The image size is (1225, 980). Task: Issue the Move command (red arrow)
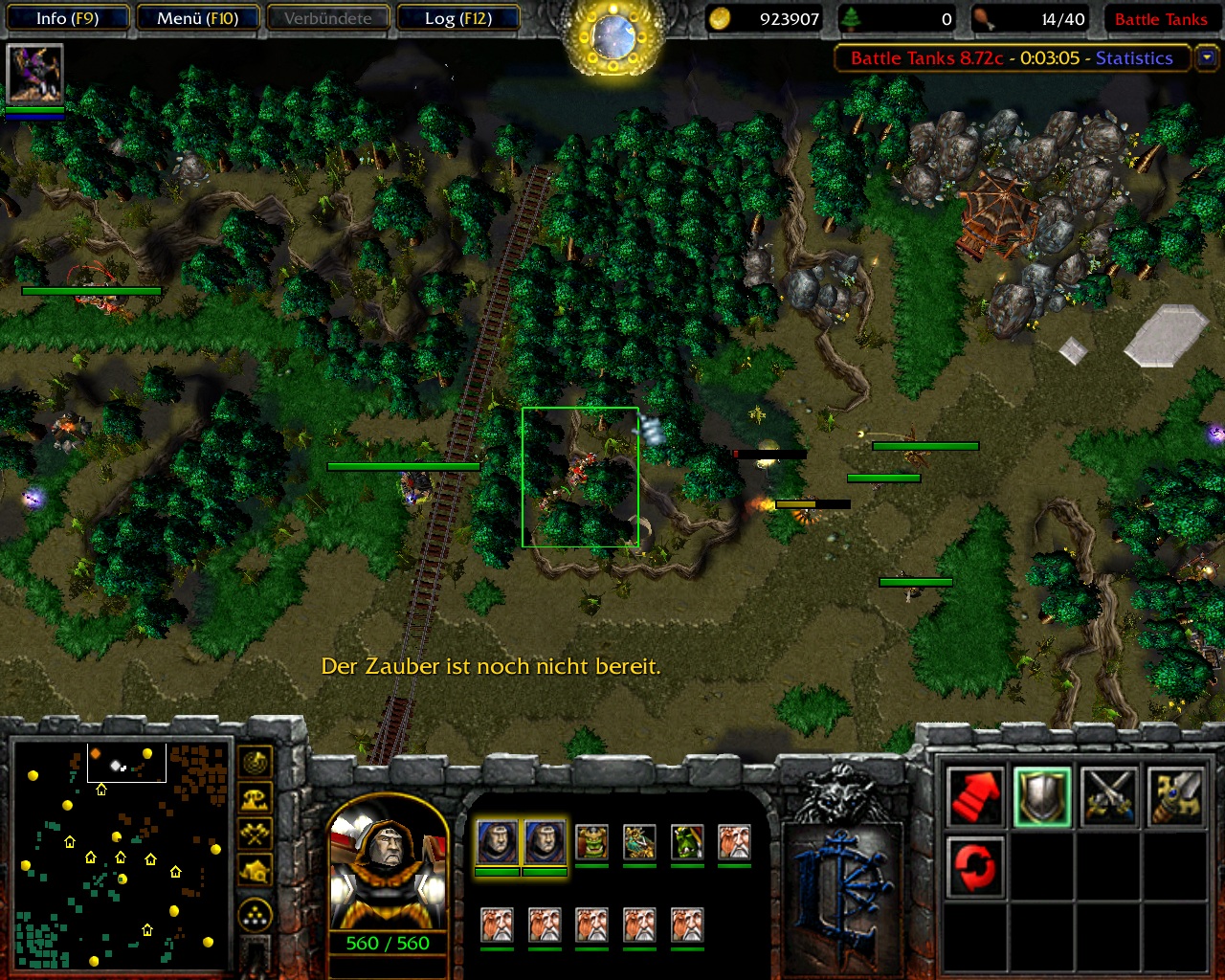pos(975,796)
